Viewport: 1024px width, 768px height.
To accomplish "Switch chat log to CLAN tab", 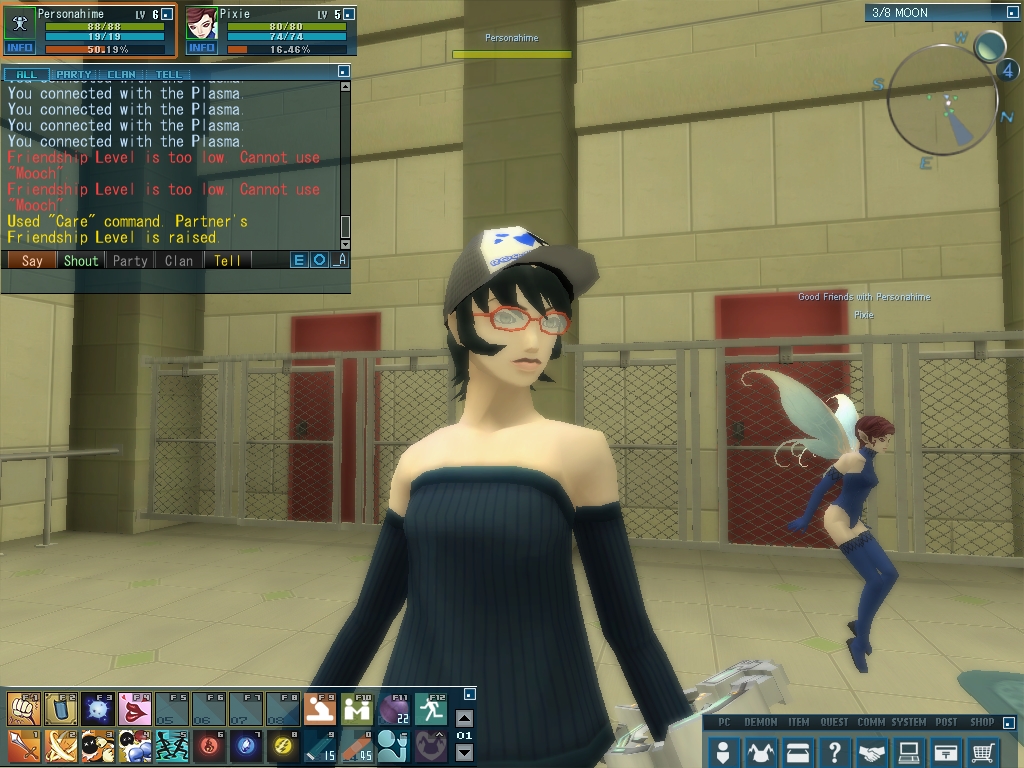I will tap(121, 74).
